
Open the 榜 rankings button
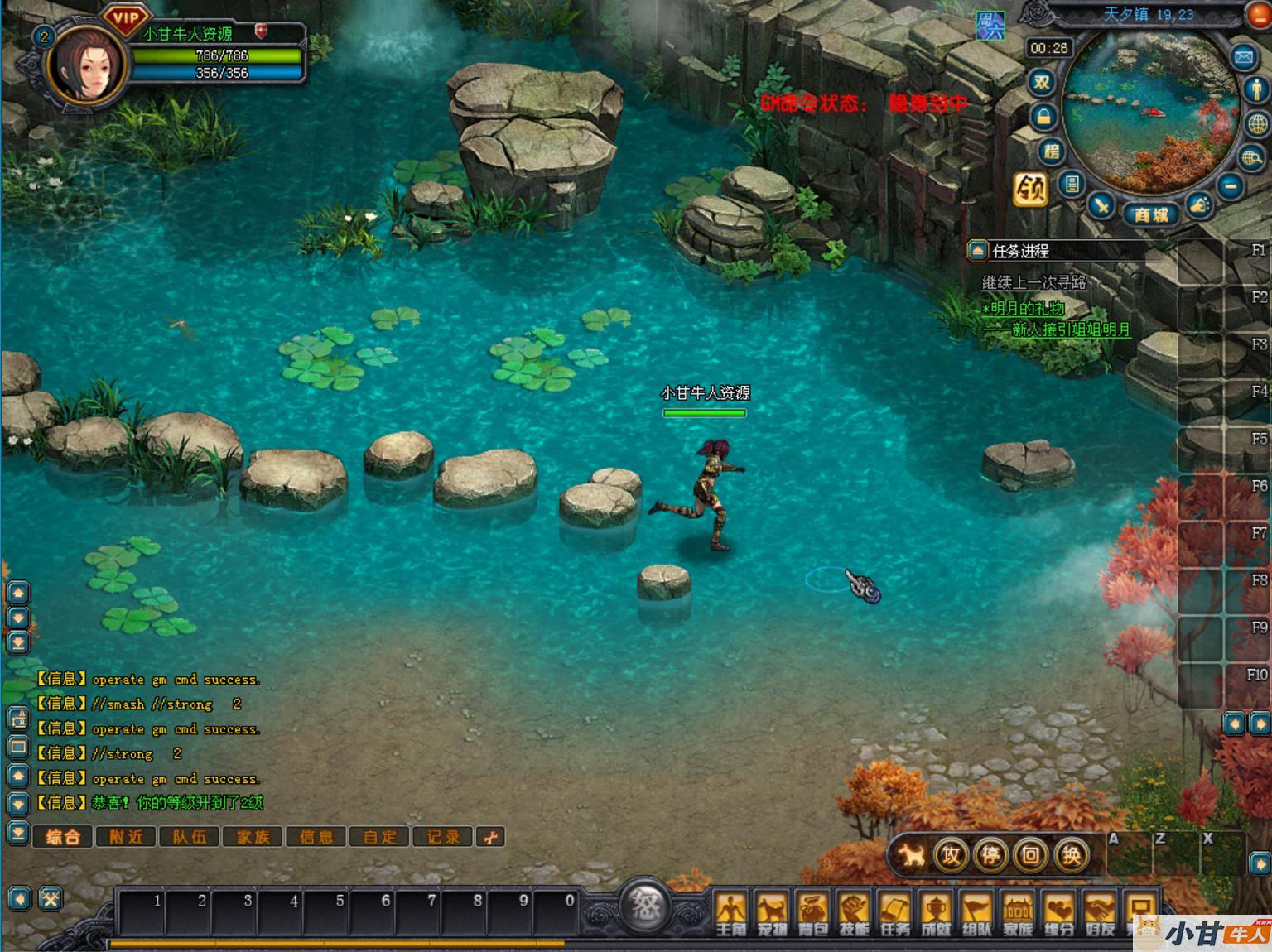[x=1051, y=151]
